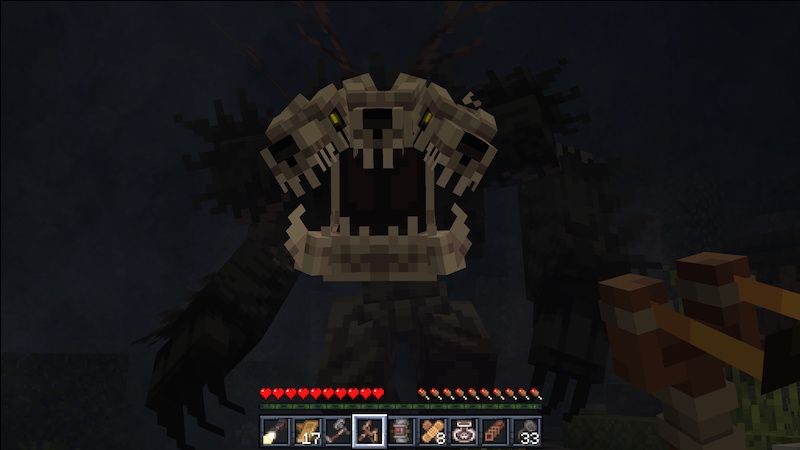
Task: Choose the bandages stack of 8
Action: click(x=432, y=431)
